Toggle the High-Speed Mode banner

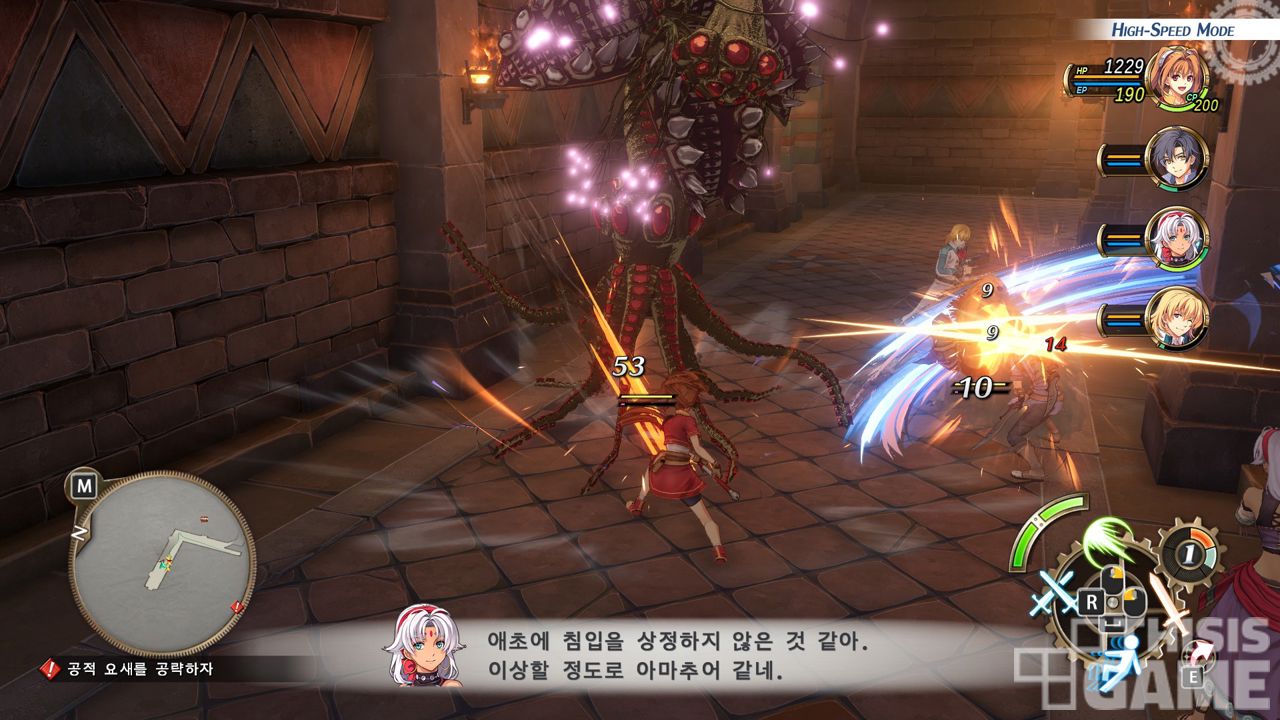click(x=1171, y=30)
